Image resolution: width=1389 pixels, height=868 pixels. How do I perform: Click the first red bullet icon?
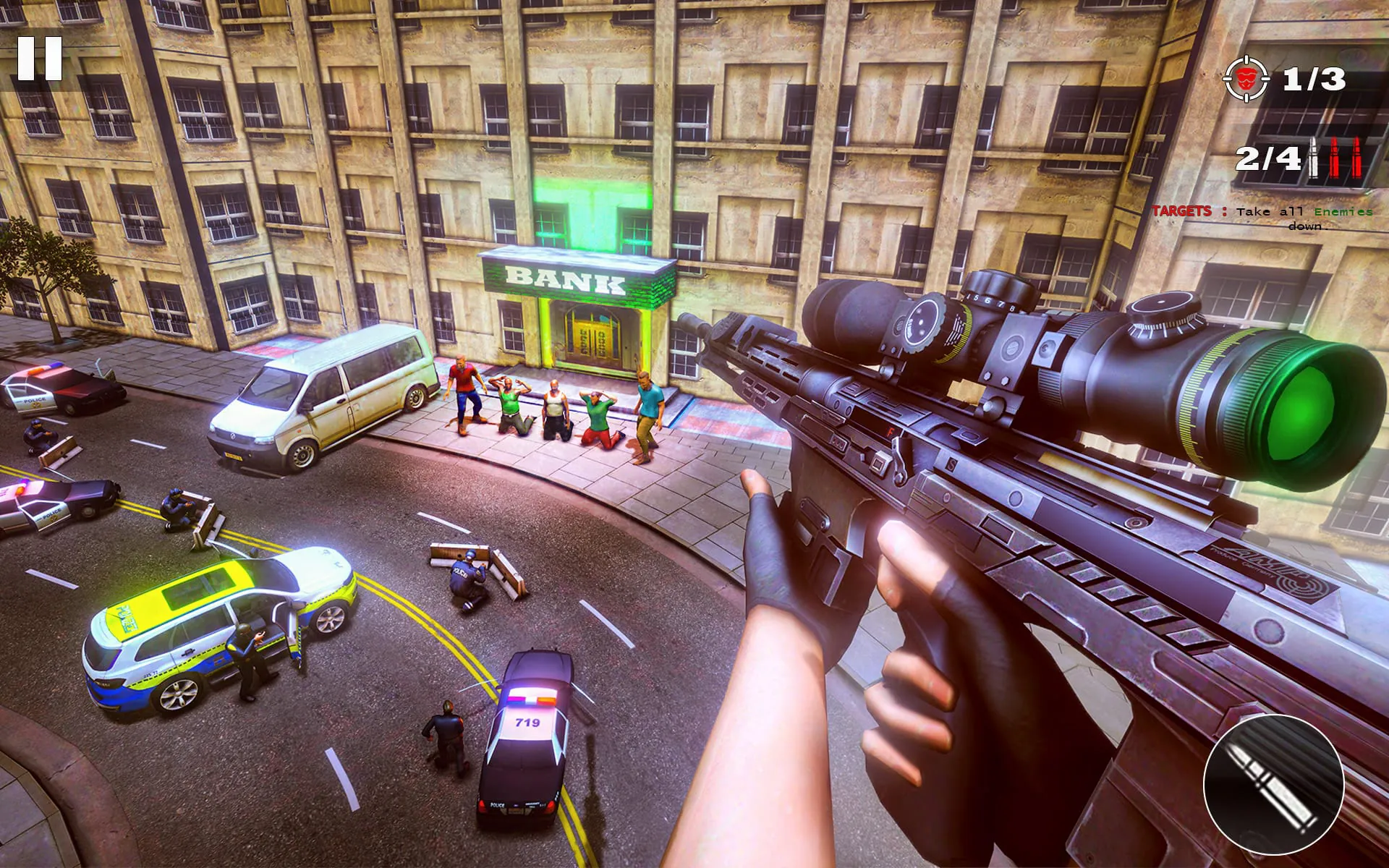tap(1335, 156)
